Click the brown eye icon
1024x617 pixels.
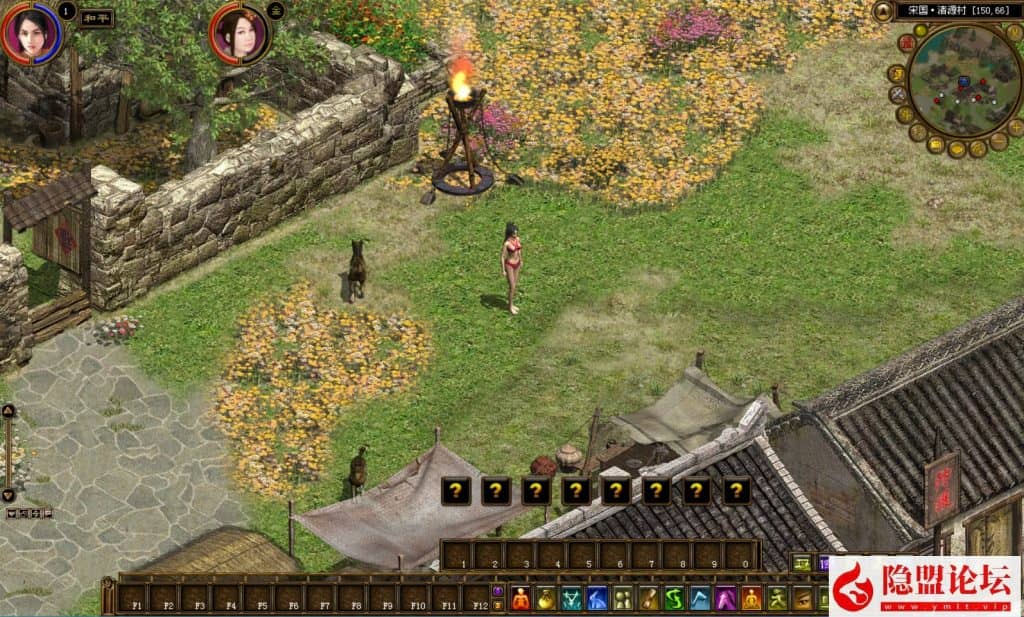[802, 599]
